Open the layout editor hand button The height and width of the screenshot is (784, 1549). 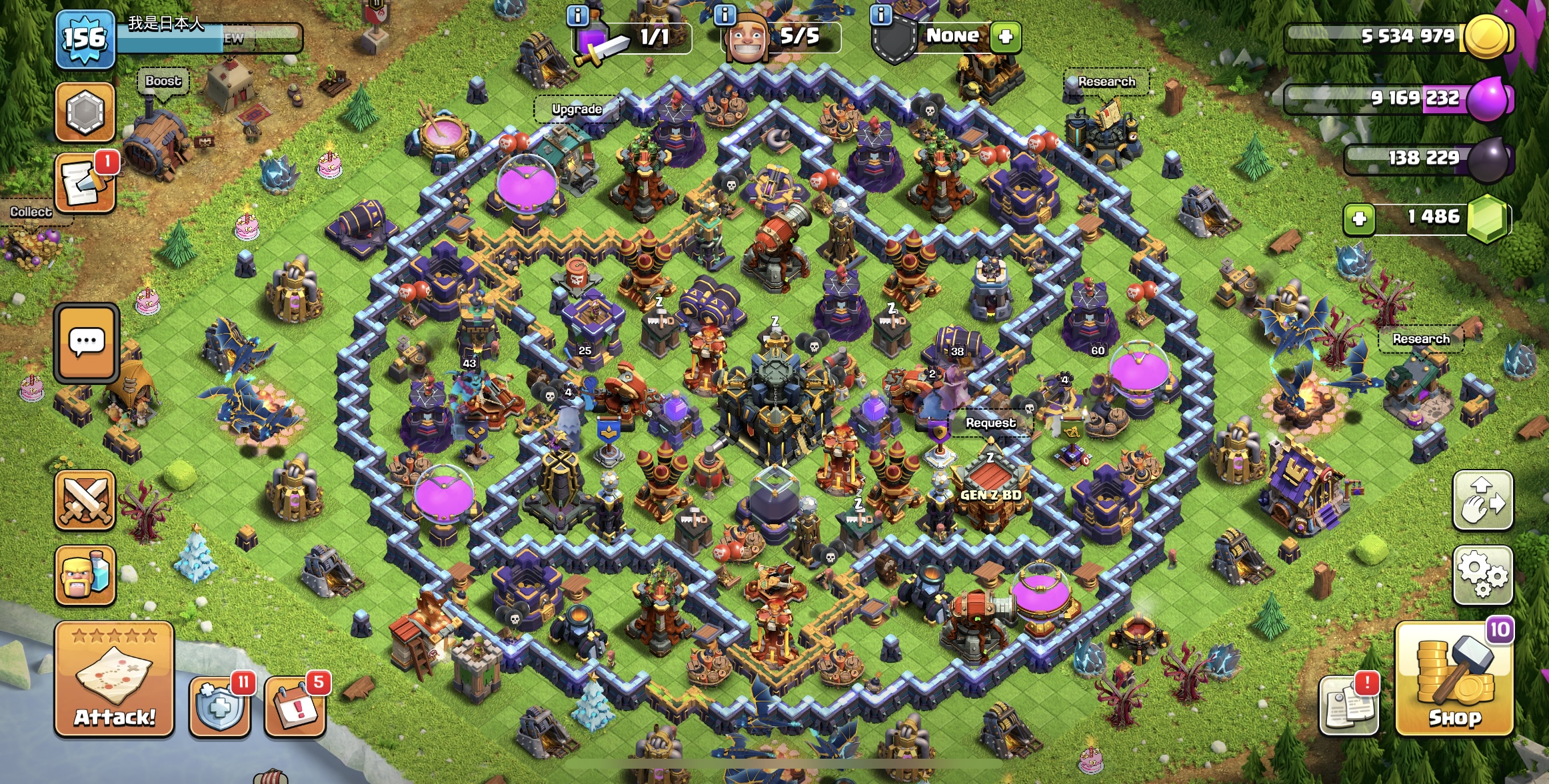click(x=1482, y=500)
